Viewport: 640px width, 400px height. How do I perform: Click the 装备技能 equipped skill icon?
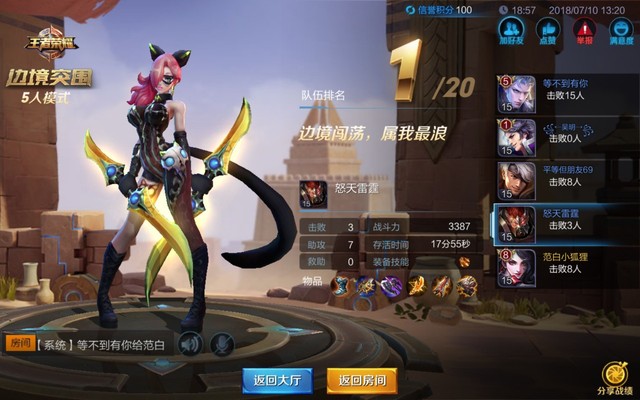pyautogui.click(x=464, y=261)
